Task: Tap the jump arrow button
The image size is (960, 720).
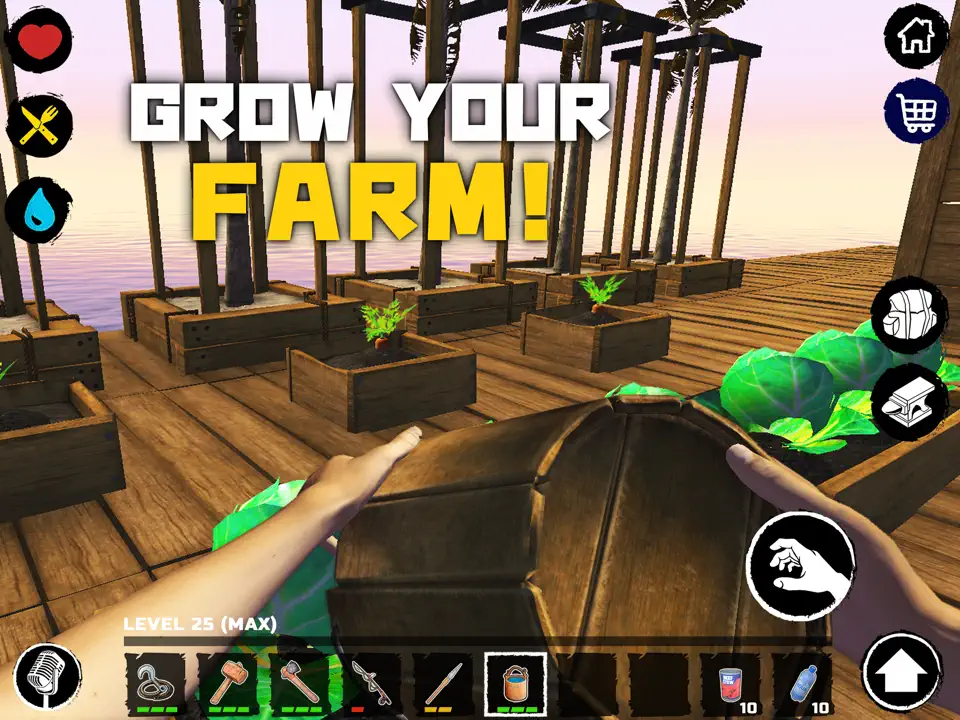Action: pyautogui.click(x=902, y=672)
